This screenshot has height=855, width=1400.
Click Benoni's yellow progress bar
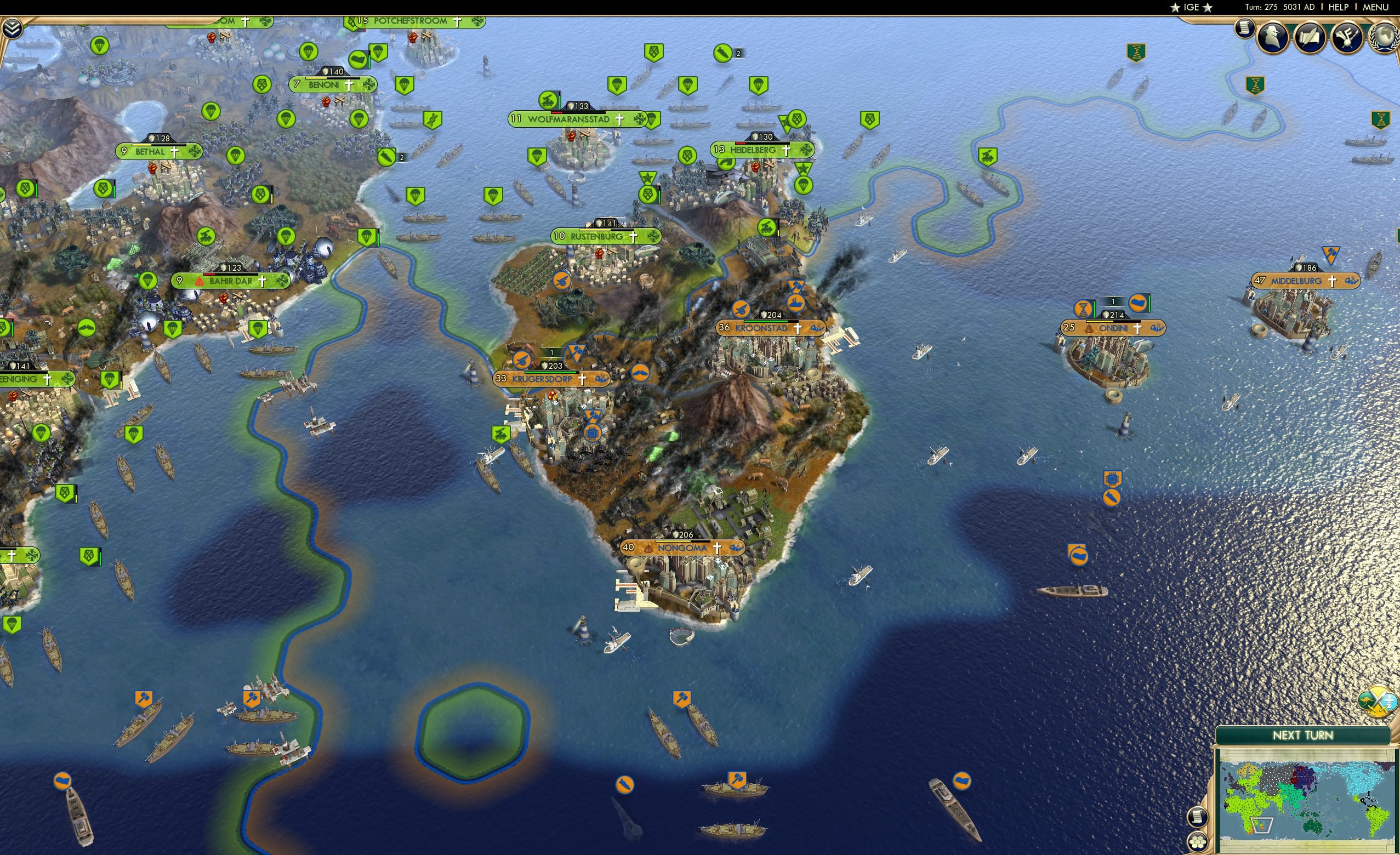click(316, 78)
